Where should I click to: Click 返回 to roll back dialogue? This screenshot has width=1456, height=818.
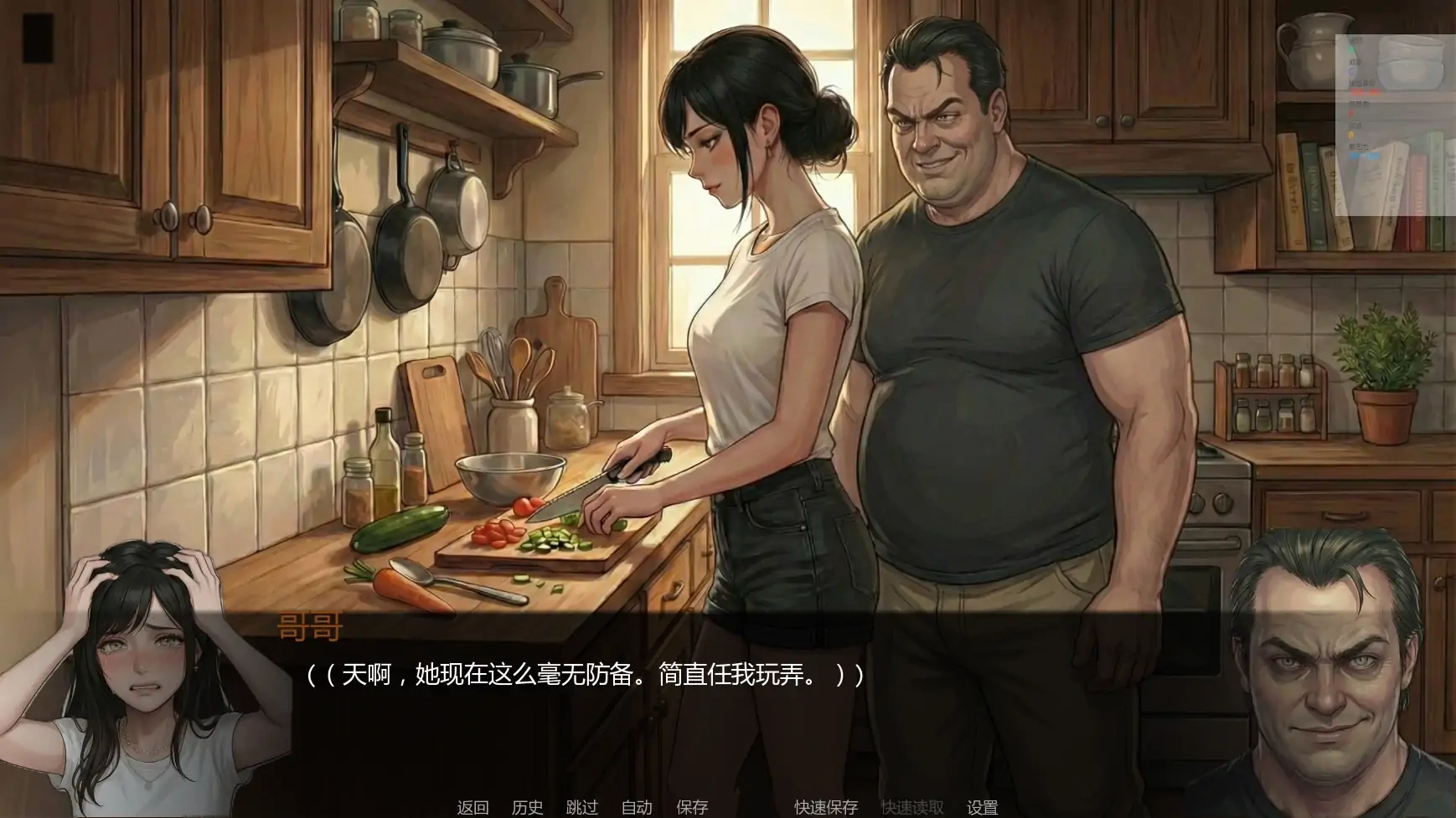(x=472, y=808)
